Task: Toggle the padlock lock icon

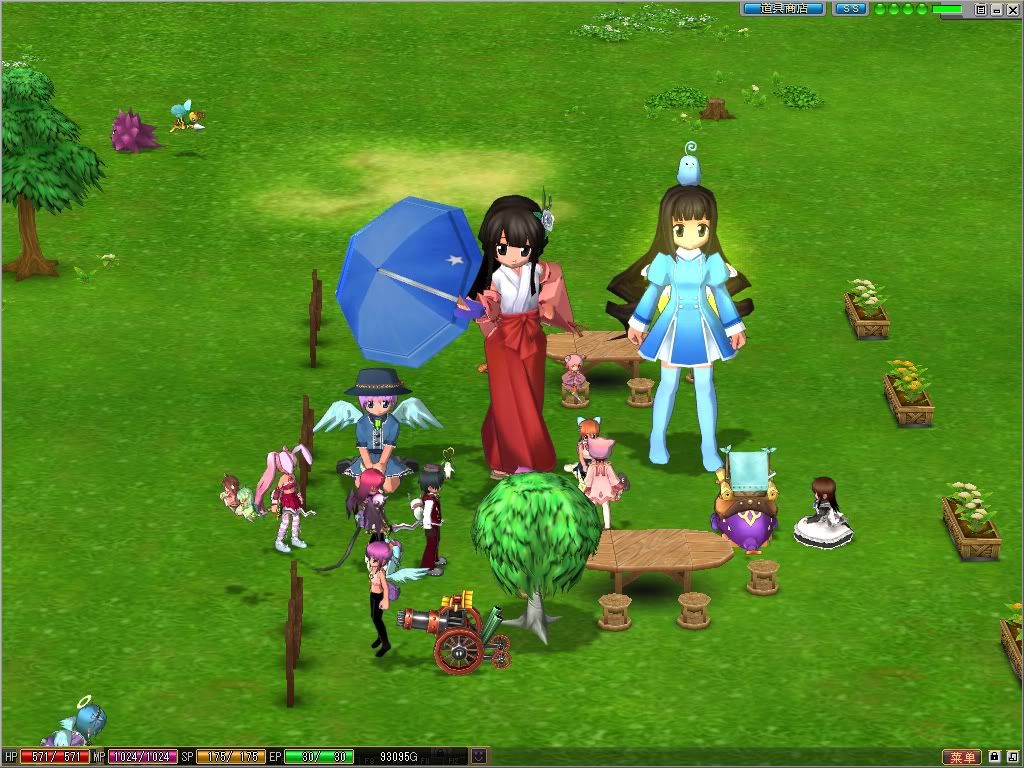Action: coord(995,757)
